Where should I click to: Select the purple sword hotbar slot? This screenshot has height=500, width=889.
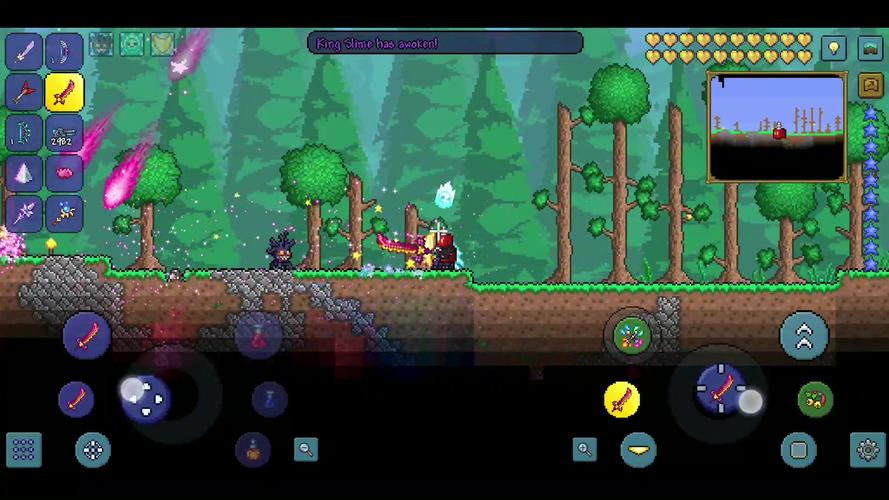pos(24,51)
